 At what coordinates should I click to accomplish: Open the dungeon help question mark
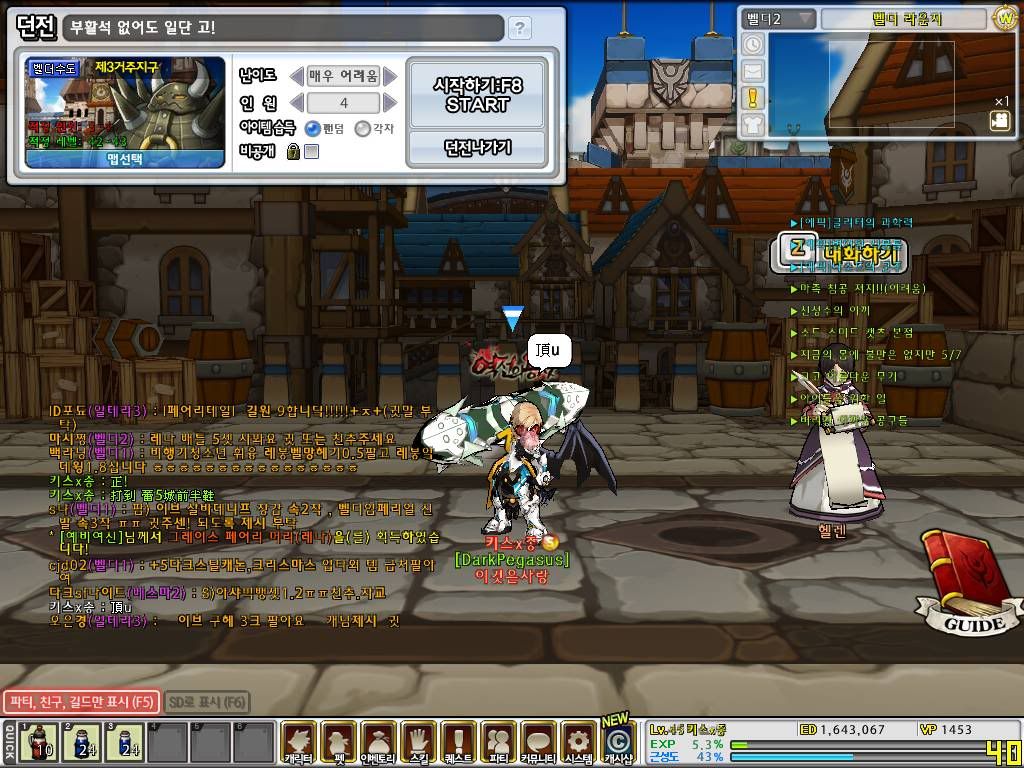(519, 28)
